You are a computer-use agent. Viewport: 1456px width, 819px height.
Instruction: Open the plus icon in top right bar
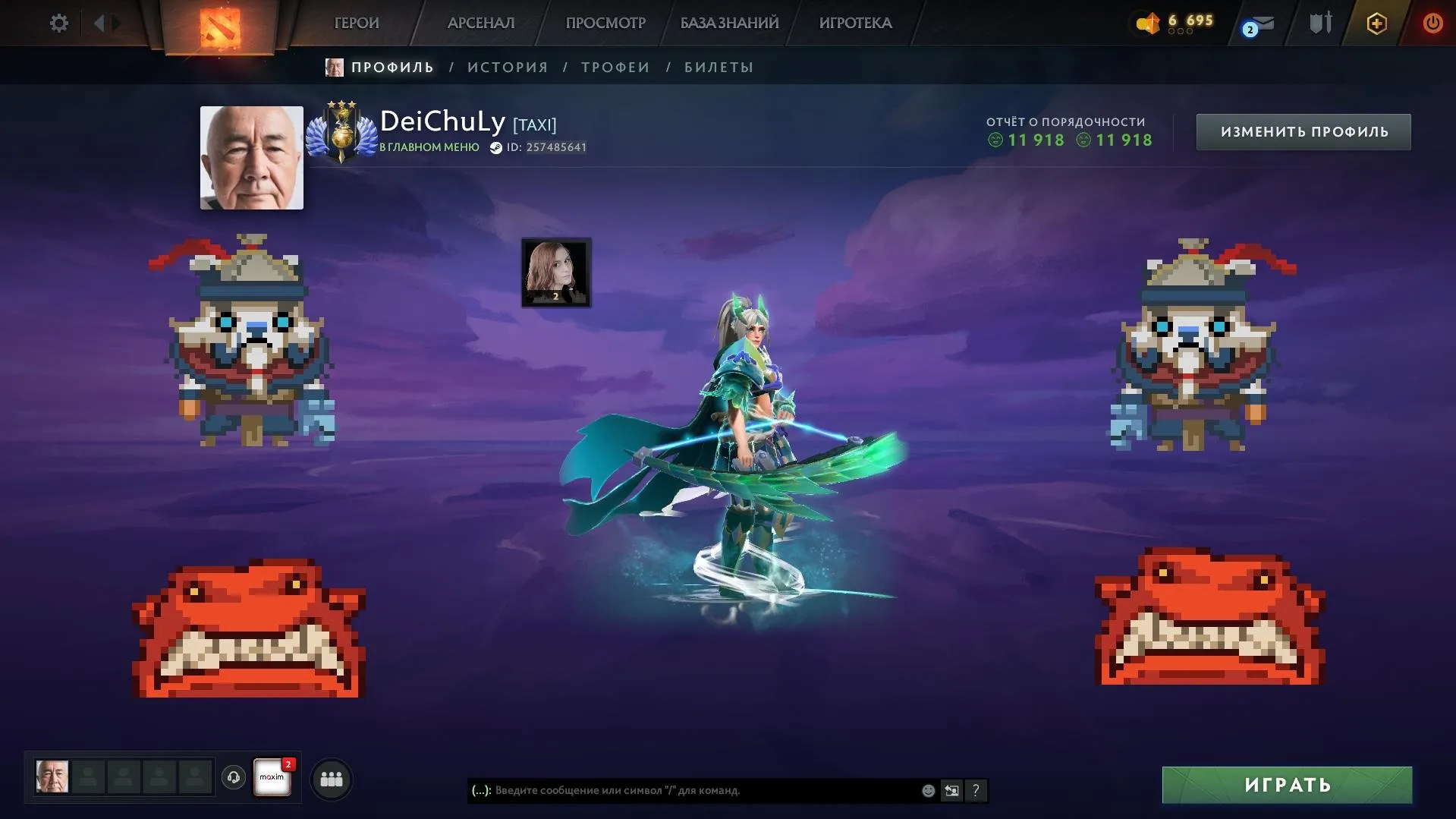pyautogui.click(x=1376, y=24)
